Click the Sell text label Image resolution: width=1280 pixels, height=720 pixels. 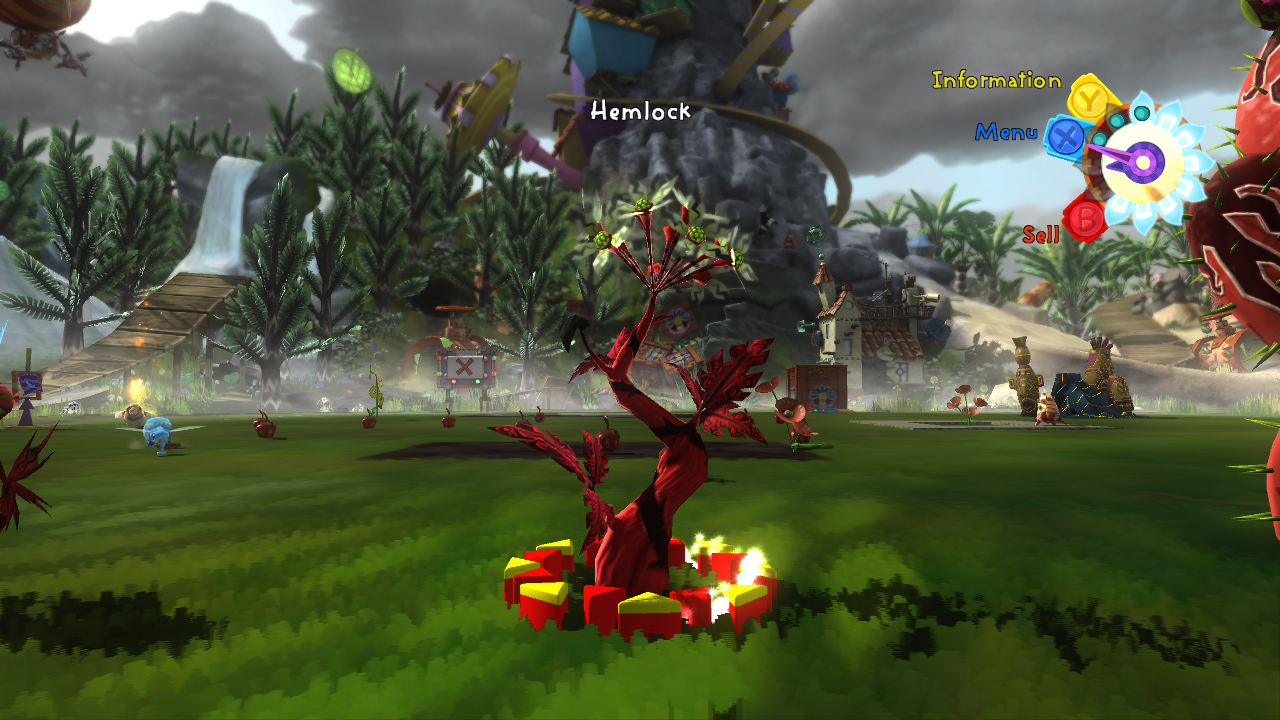click(1040, 236)
